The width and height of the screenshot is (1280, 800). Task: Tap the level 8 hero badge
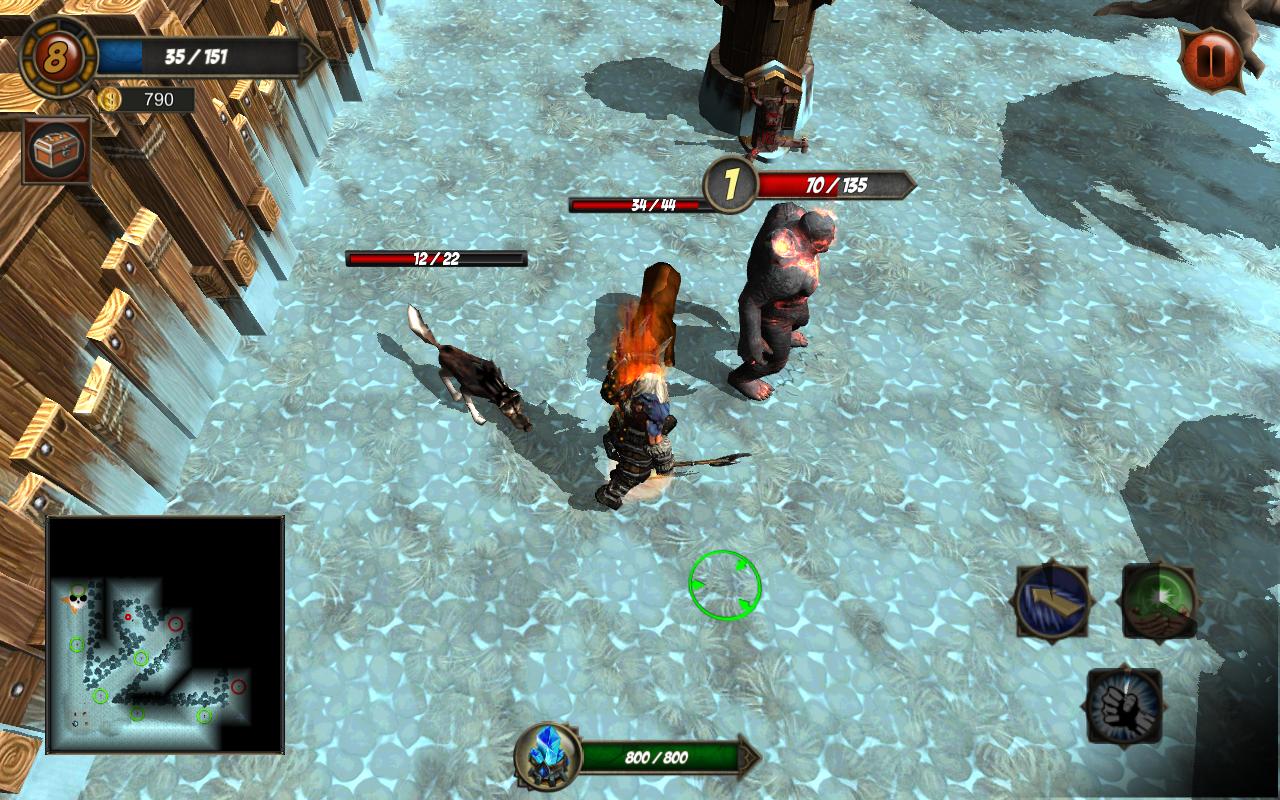pyautogui.click(x=57, y=57)
